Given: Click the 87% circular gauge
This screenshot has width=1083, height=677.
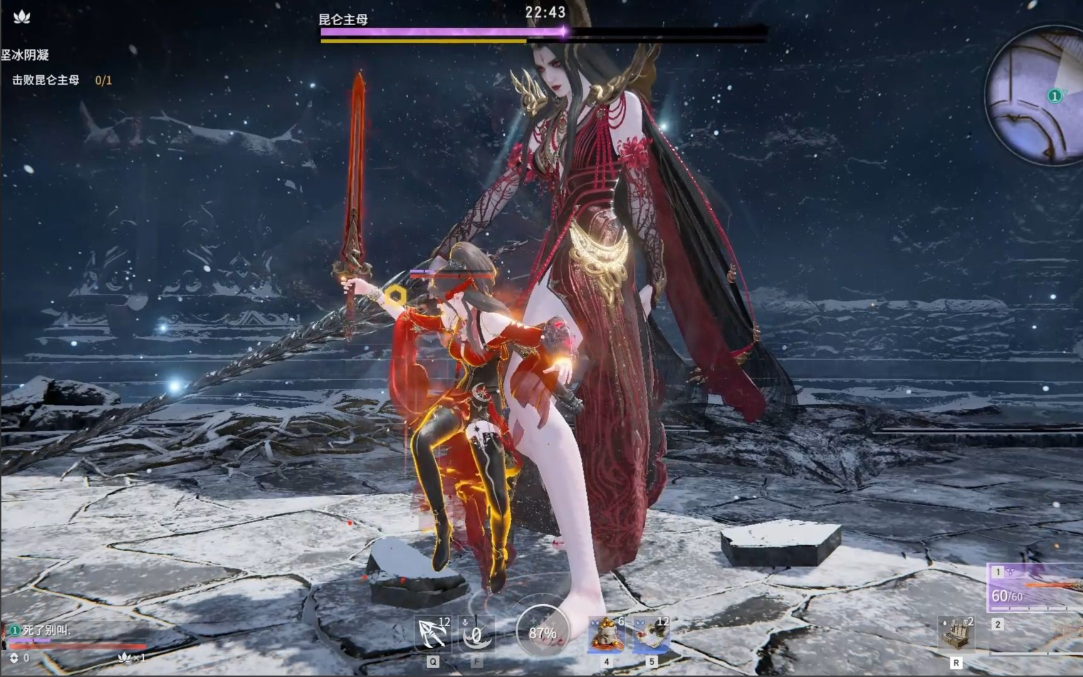Looking at the screenshot, I should click(542, 632).
